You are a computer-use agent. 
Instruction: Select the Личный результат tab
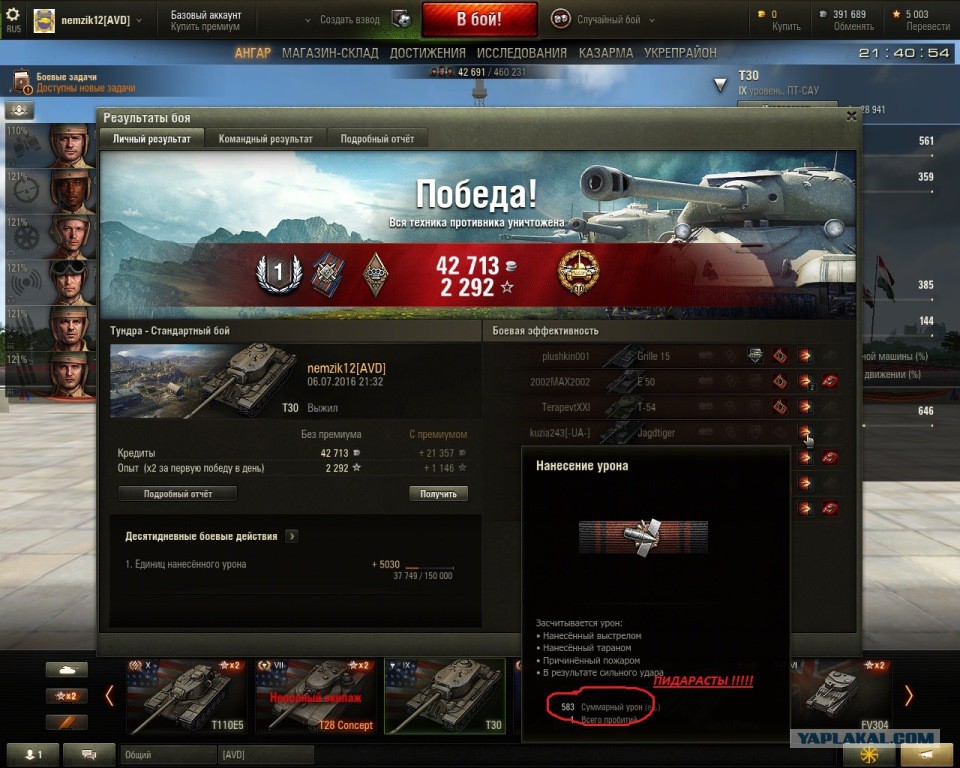pyautogui.click(x=151, y=140)
